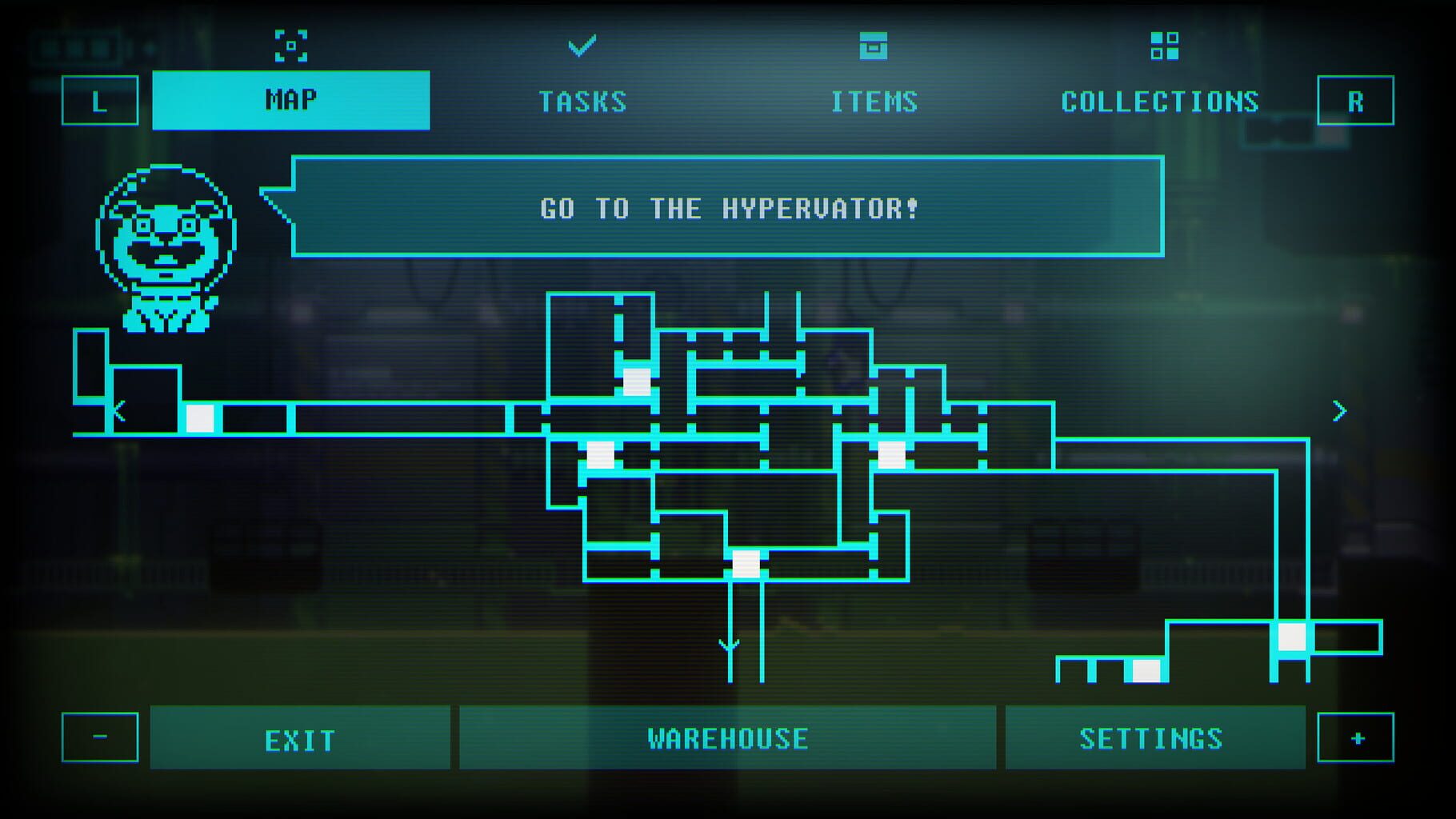Click the Collections grid icon
This screenshot has height=819, width=1456.
[x=1166, y=46]
